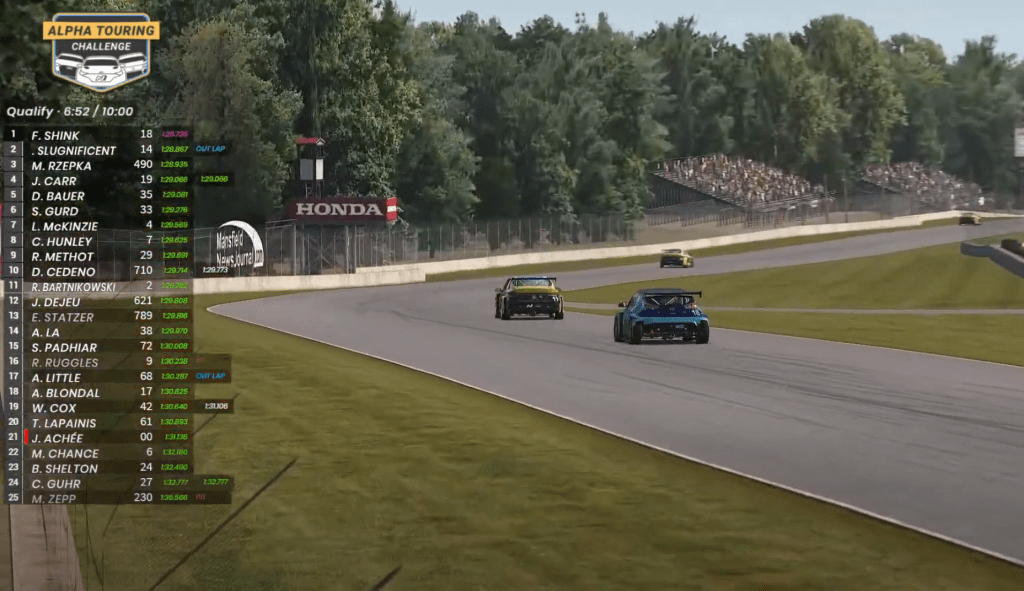Click S. Padhiar's timing row

click(64, 347)
